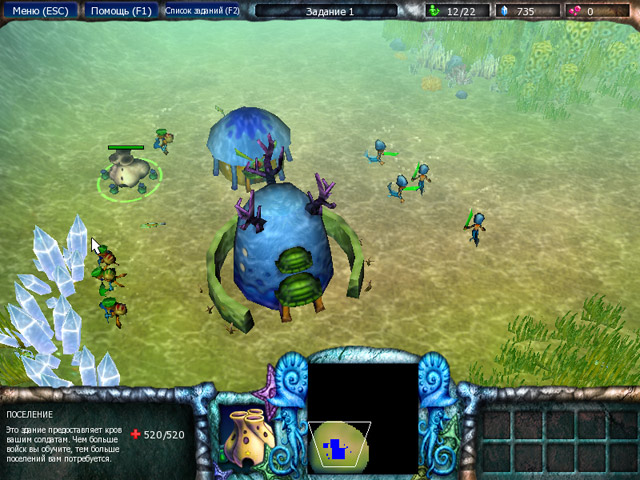640x480 pixels.
Task: Show the Список заданий task list
Action: click(x=202, y=12)
